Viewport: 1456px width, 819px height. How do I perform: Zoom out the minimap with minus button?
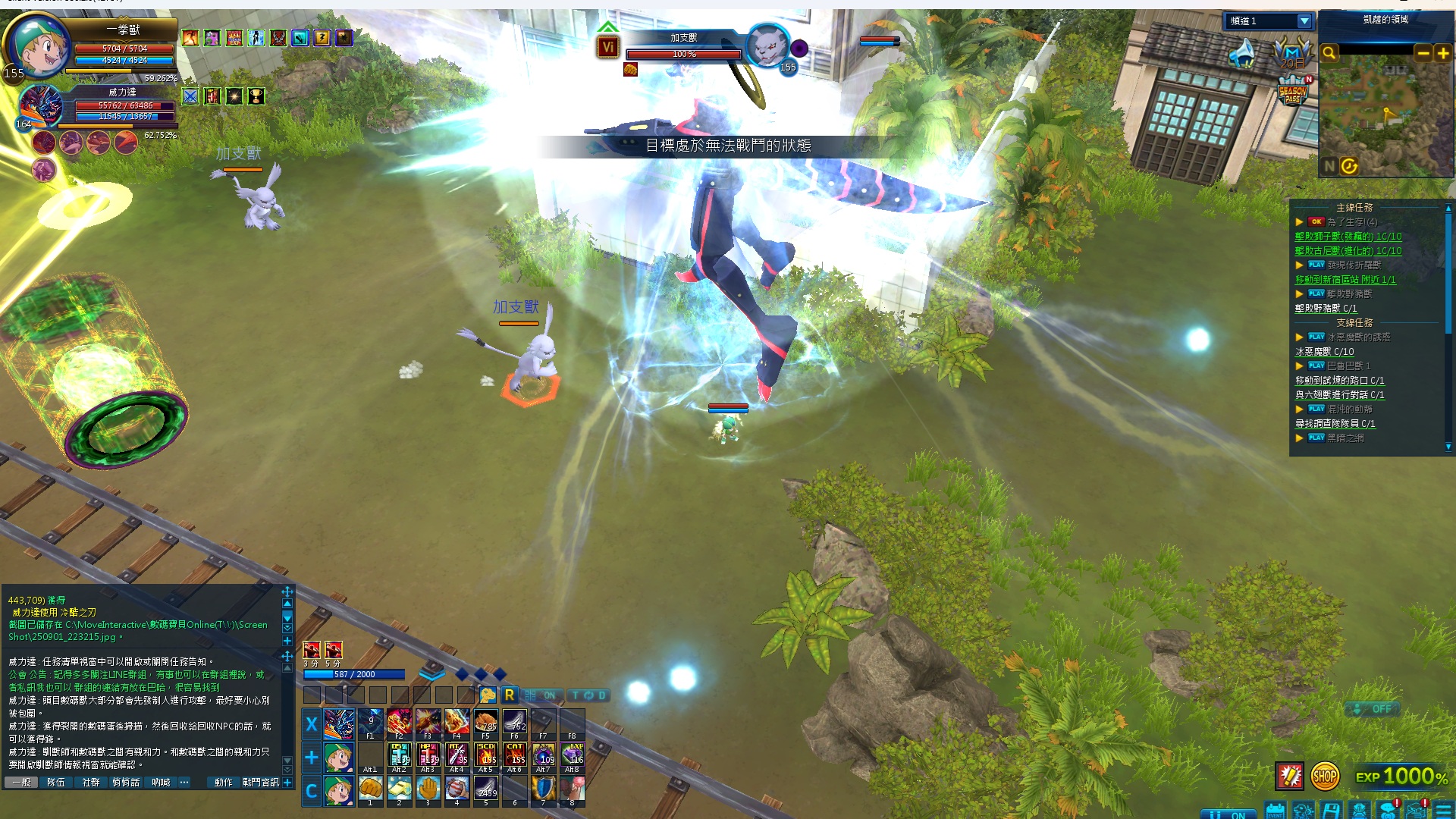pyautogui.click(x=1423, y=53)
